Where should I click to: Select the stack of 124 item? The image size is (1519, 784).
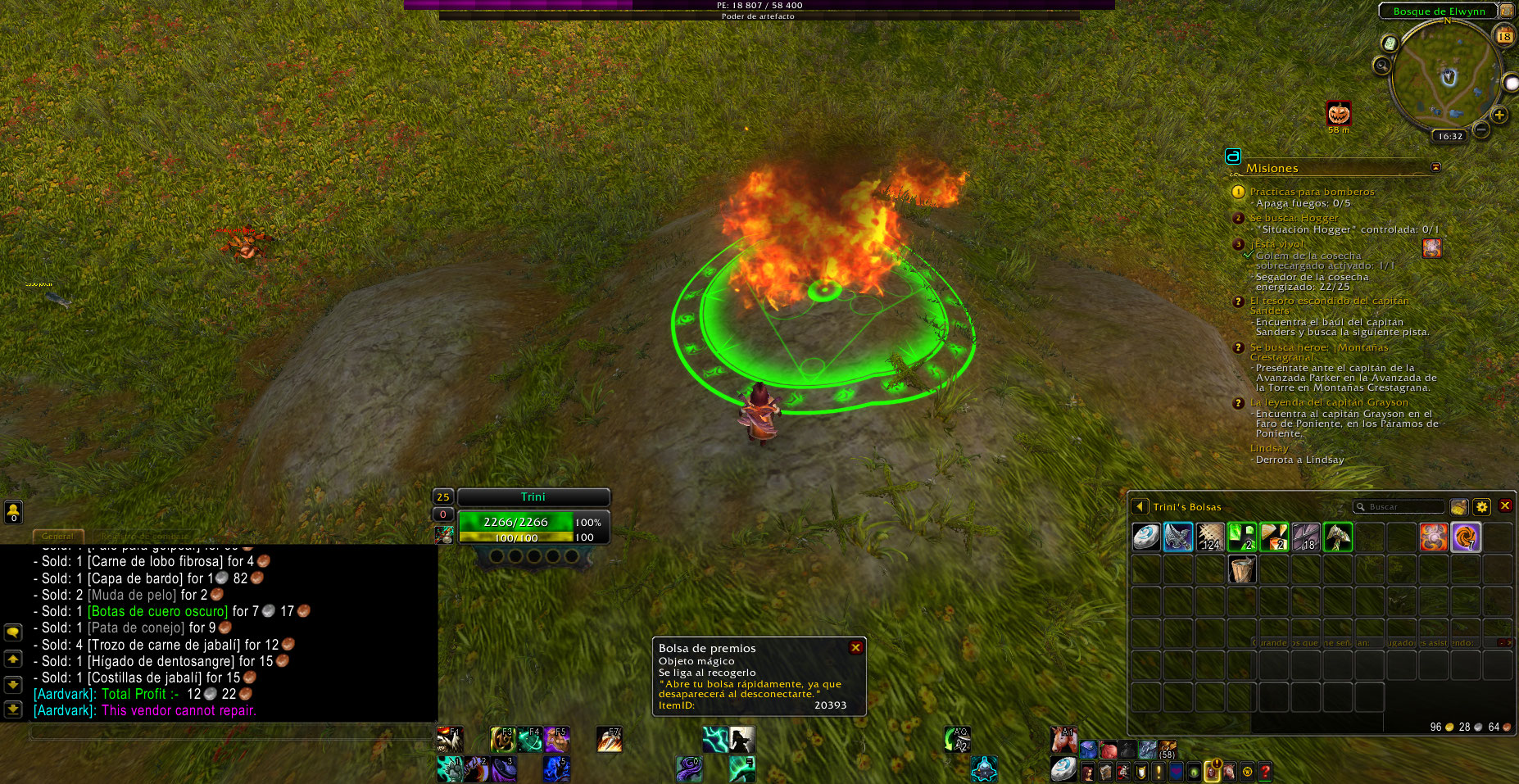tap(1210, 537)
